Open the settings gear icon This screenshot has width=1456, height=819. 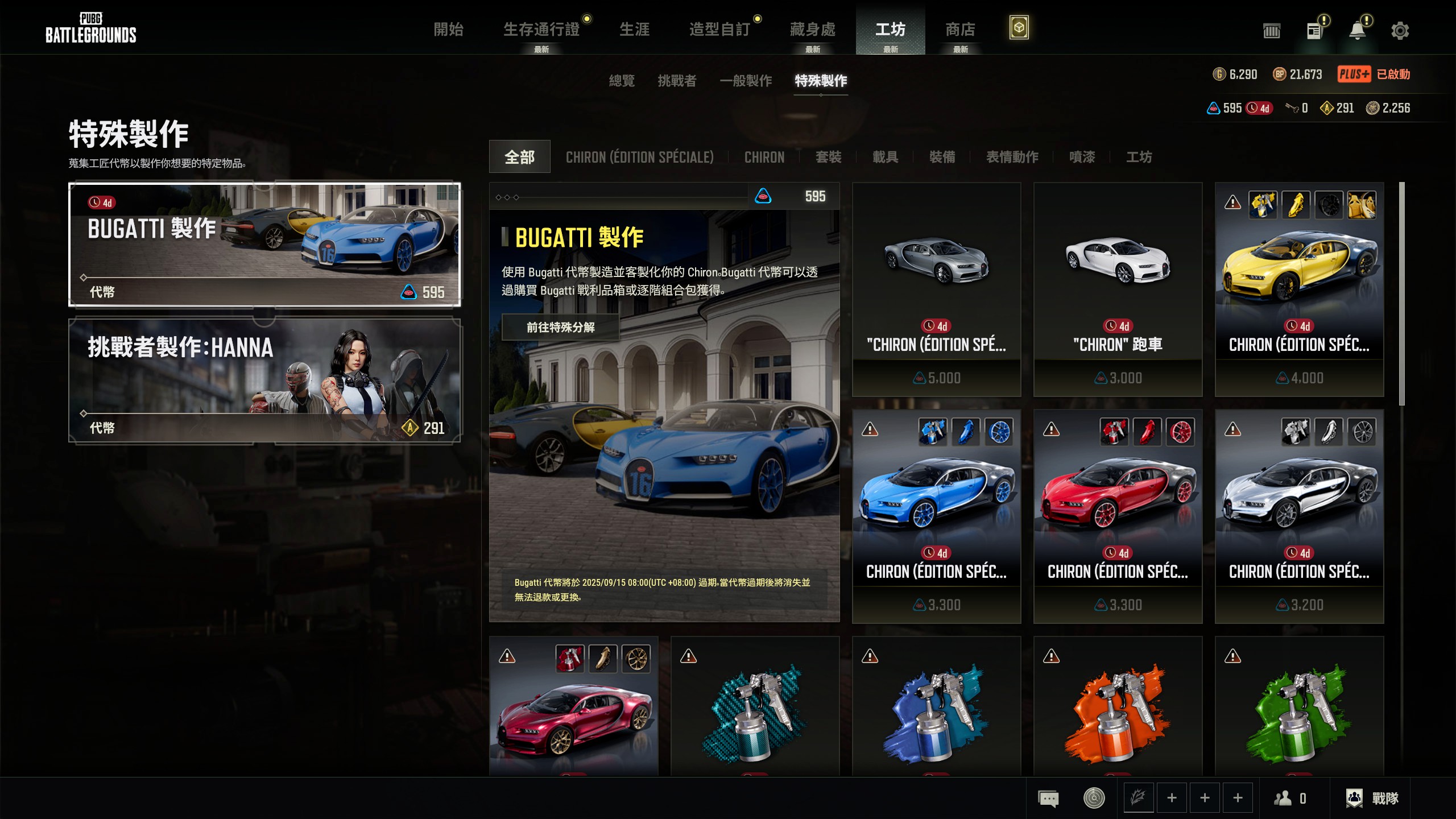coord(1400,31)
